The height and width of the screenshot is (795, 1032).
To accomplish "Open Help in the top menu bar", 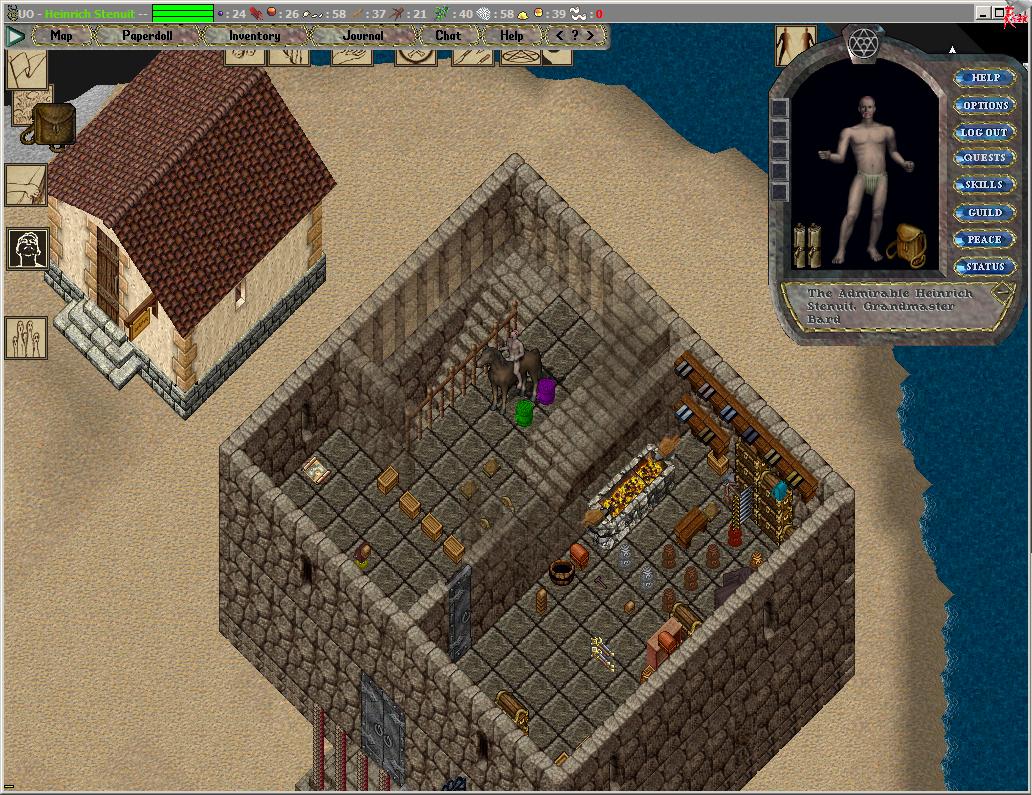I will (511, 36).
